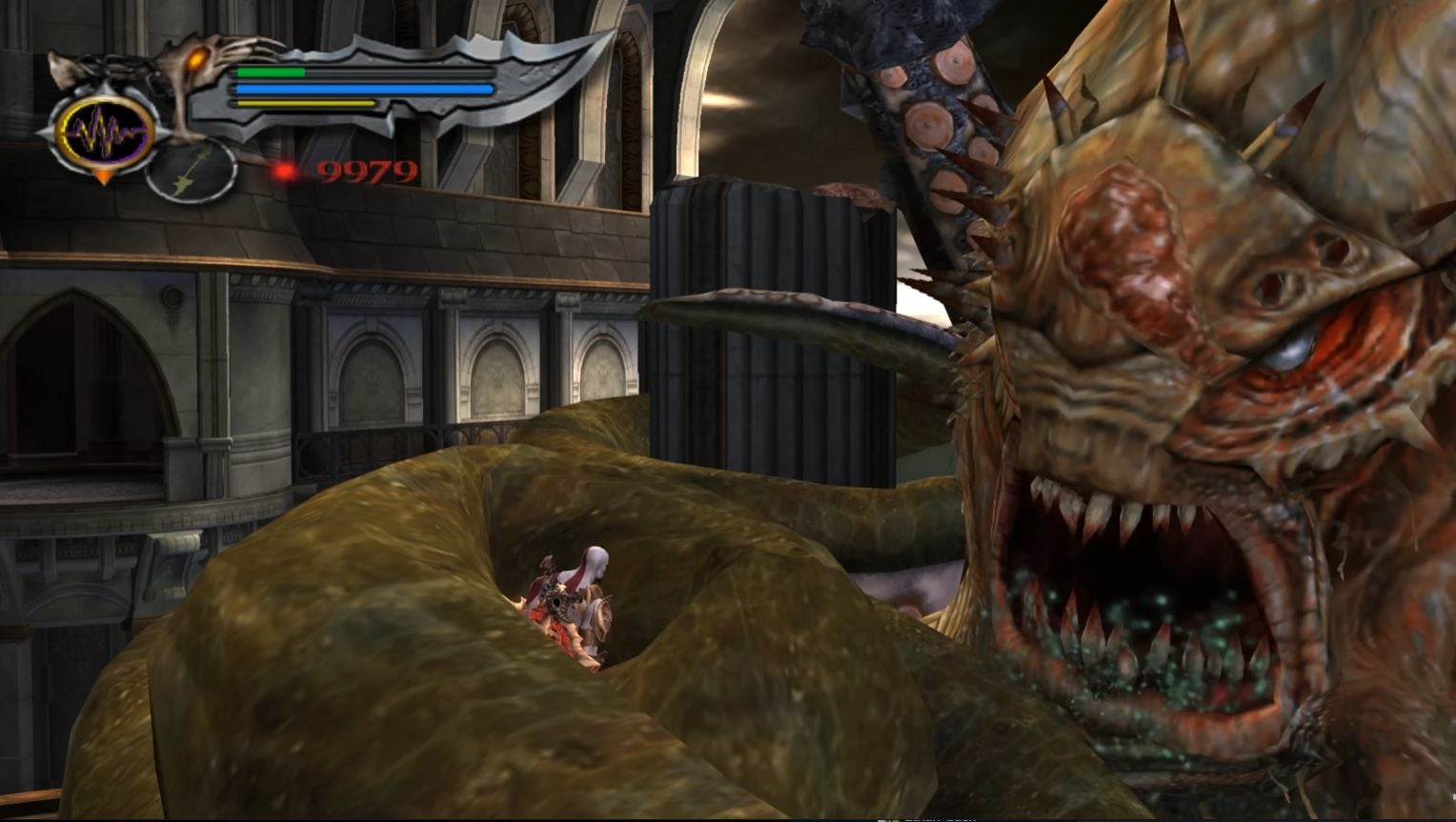Screen dimensions: 1456x822
Task: Select the red orb total reading 9979
Action: point(367,171)
